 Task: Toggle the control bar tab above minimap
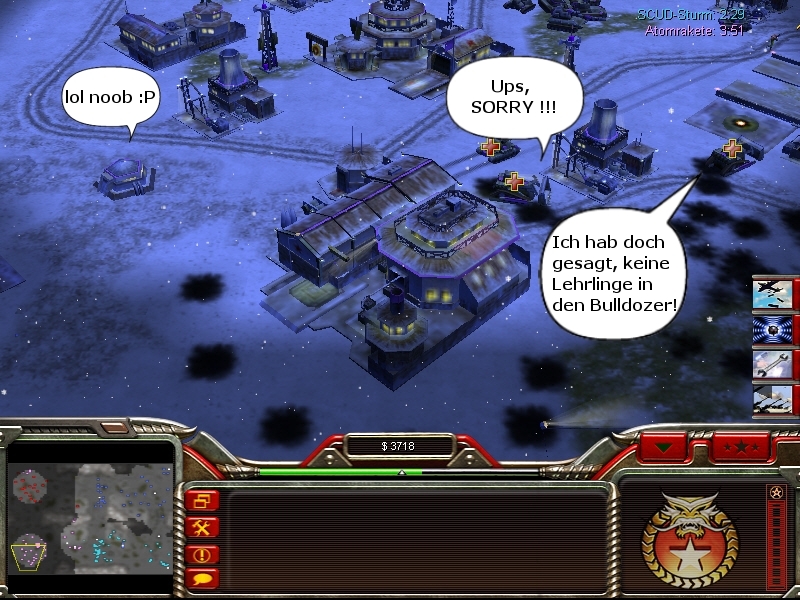point(114,428)
